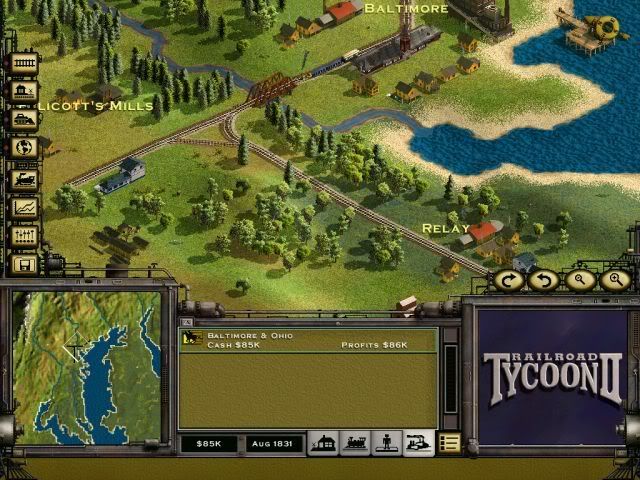Switch to the company list tab
This screenshot has height=480, width=640.
tap(418, 443)
